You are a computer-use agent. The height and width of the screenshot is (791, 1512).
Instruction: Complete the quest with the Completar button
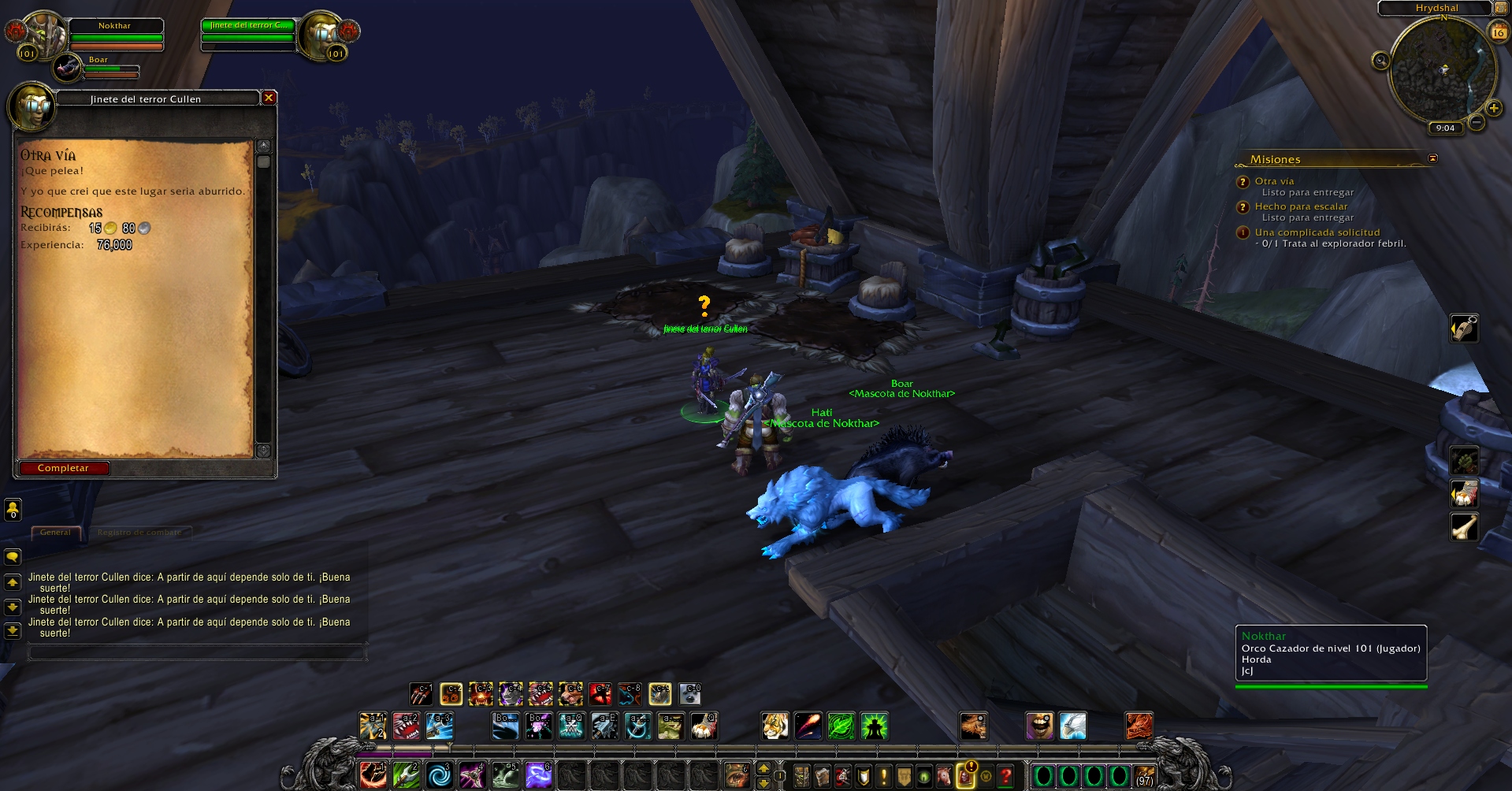[x=64, y=468]
